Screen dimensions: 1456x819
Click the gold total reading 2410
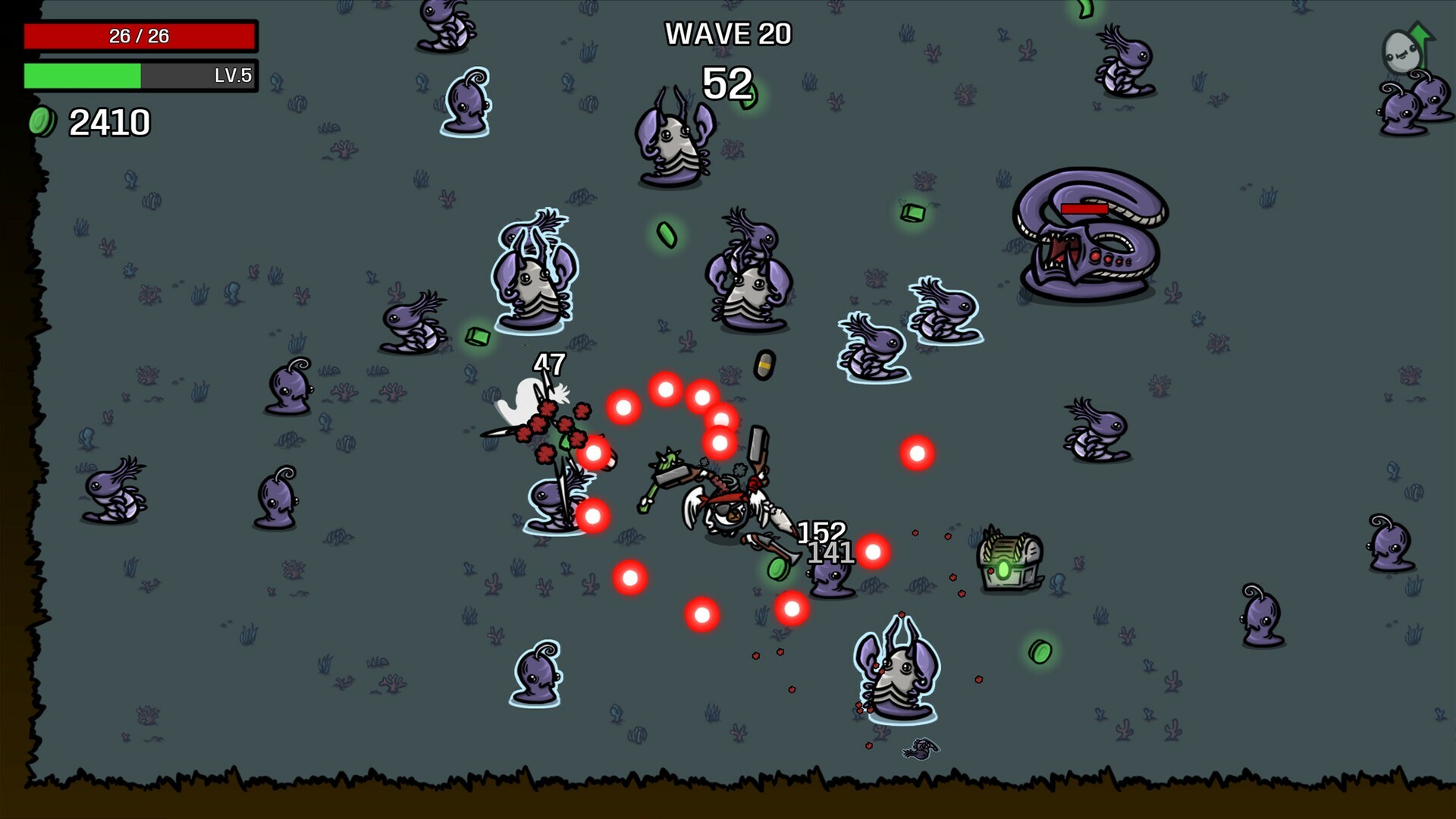pos(111,120)
